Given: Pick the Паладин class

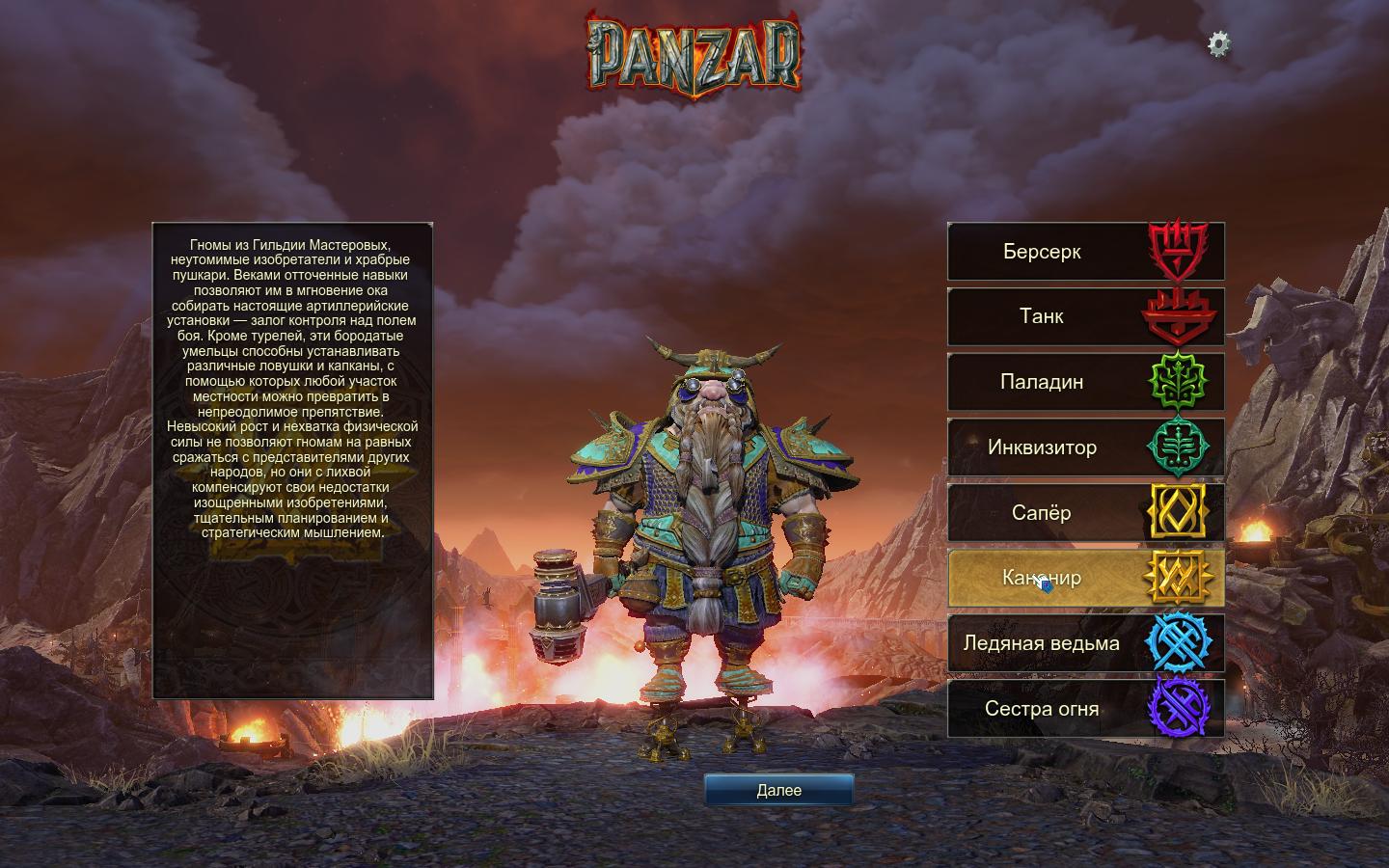Looking at the screenshot, I should coord(1085,382).
